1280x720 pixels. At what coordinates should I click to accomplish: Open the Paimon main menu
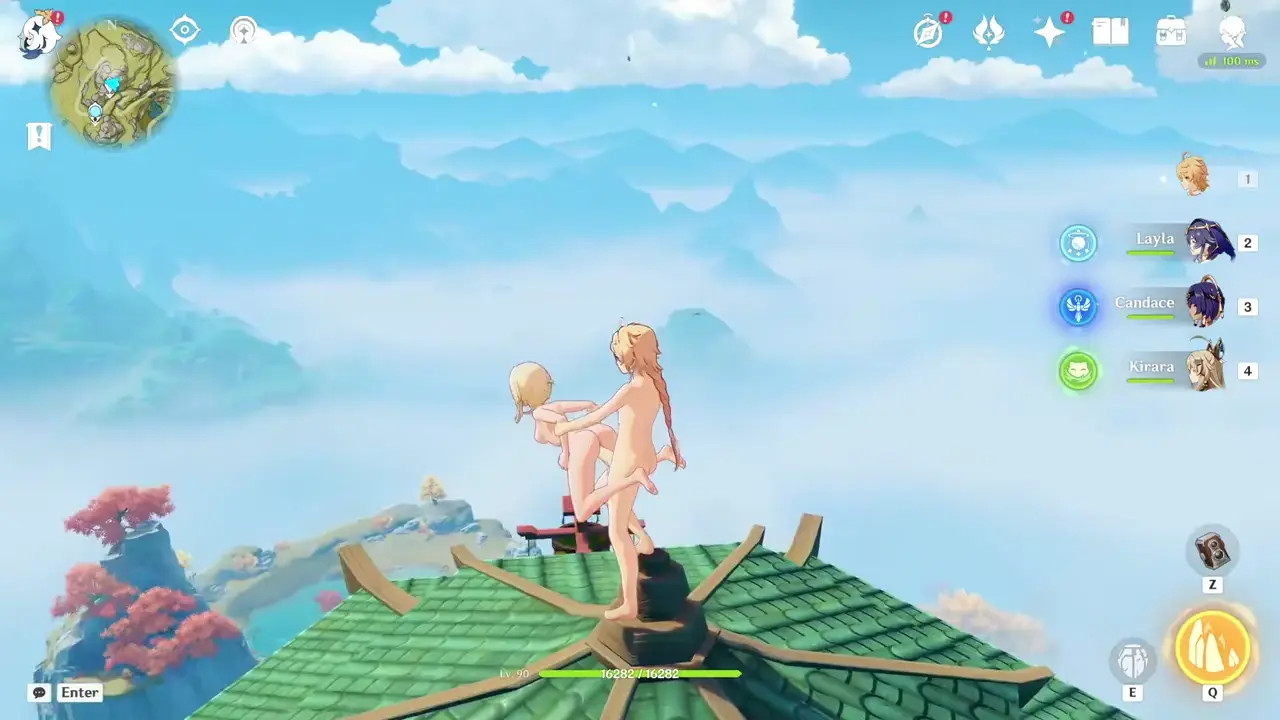tap(40, 32)
